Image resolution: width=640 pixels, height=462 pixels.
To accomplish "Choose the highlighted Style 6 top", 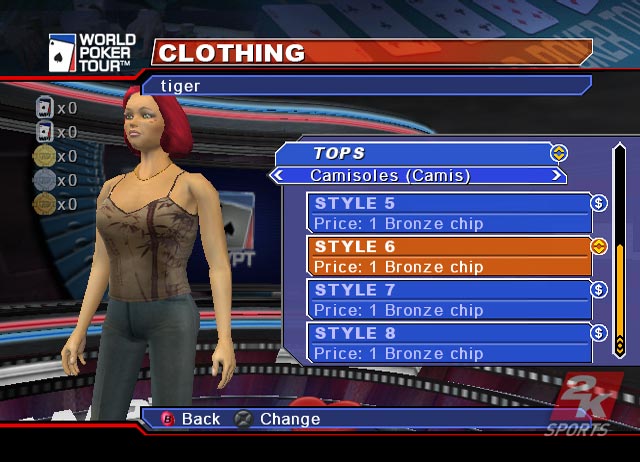I will (x=450, y=256).
